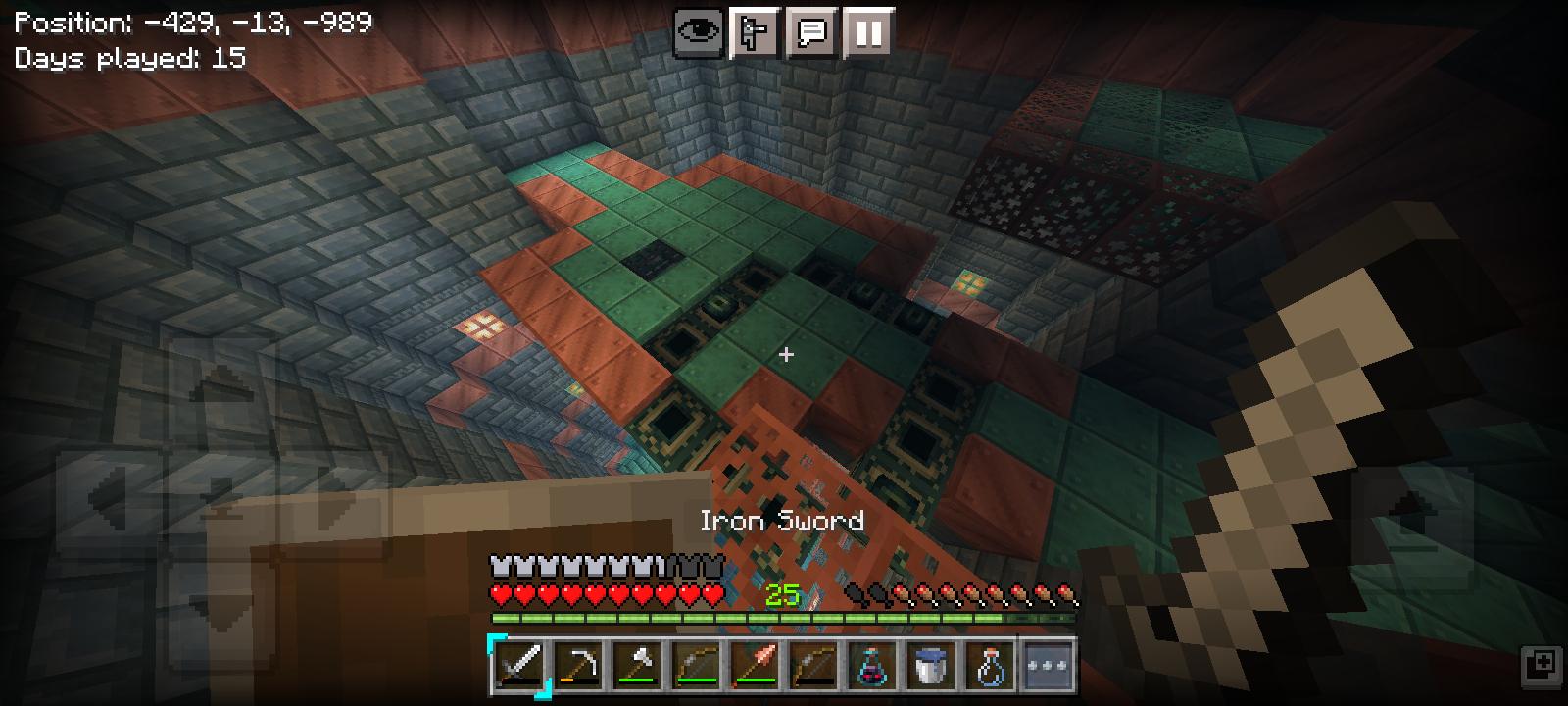Image resolution: width=1568 pixels, height=706 pixels.
Task: Equip the axe from the hotbar
Action: click(x=637, y=666)
